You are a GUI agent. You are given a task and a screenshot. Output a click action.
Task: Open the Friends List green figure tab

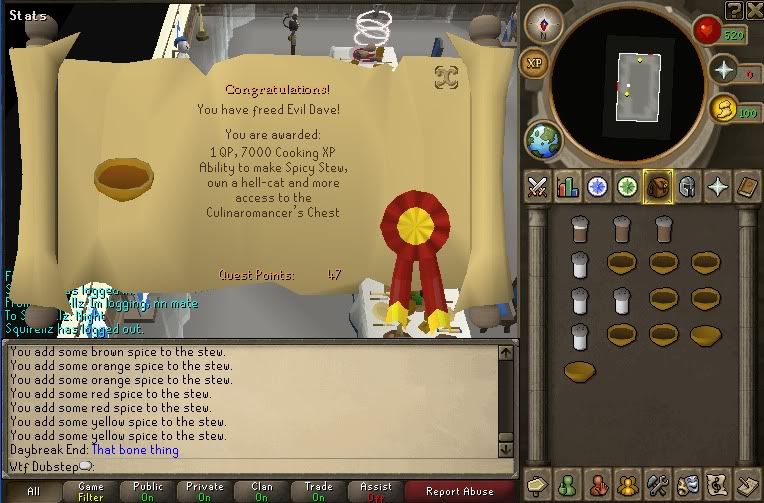click(568, 485)
